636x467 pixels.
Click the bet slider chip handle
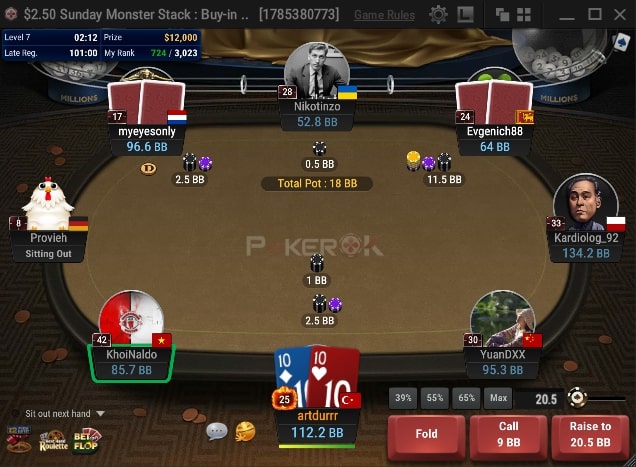point(576,398)
